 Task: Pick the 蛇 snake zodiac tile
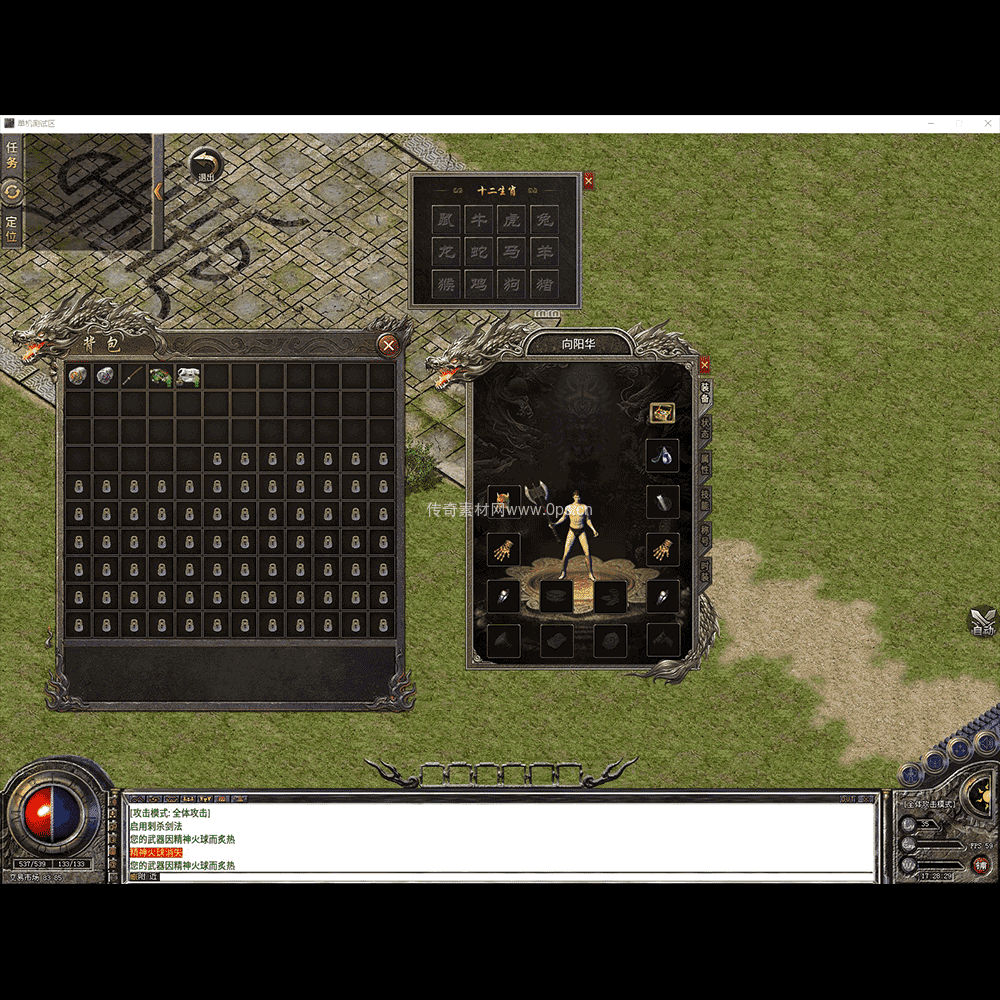point(480,252)
